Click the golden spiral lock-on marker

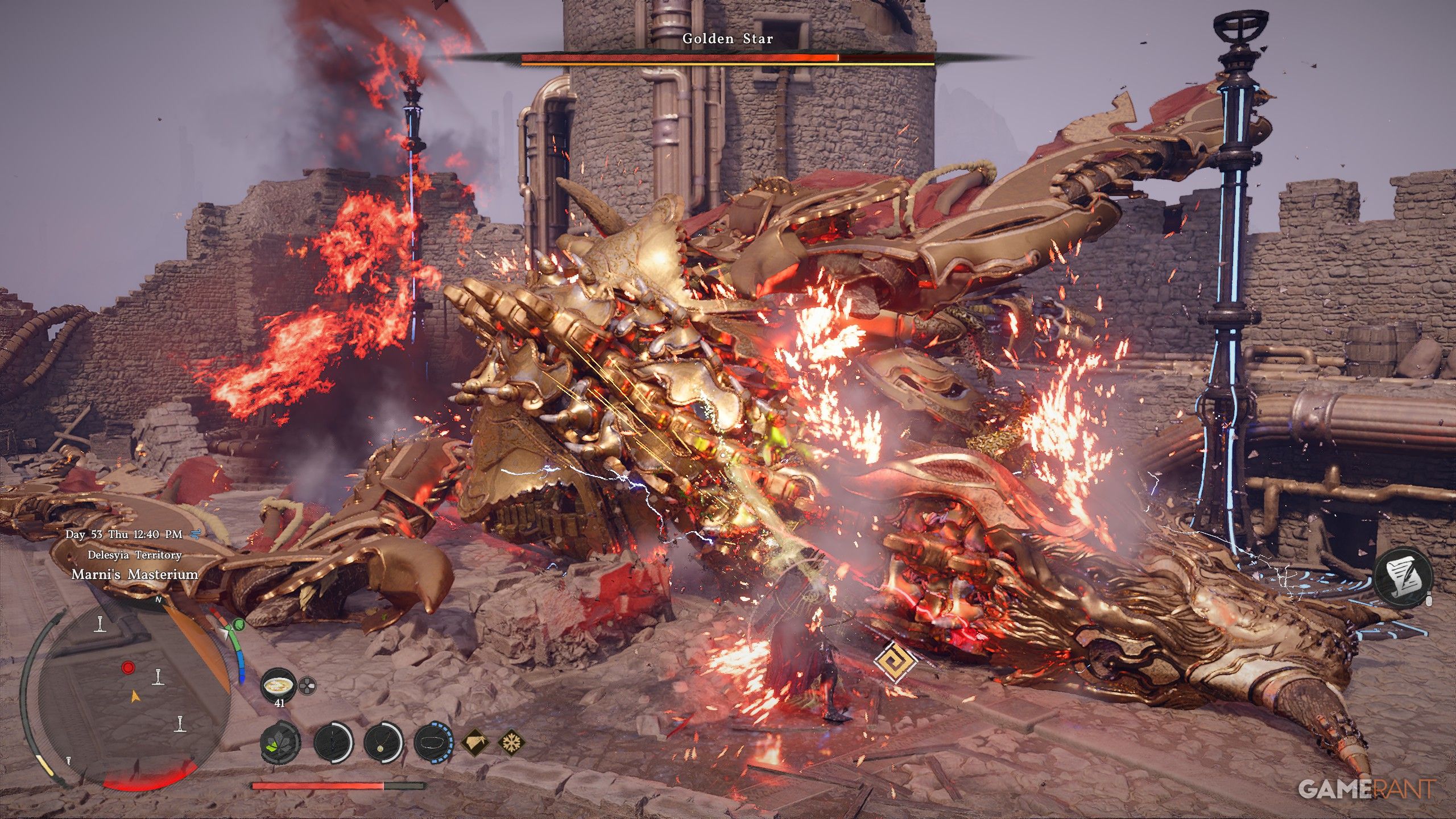click(895, 661)
